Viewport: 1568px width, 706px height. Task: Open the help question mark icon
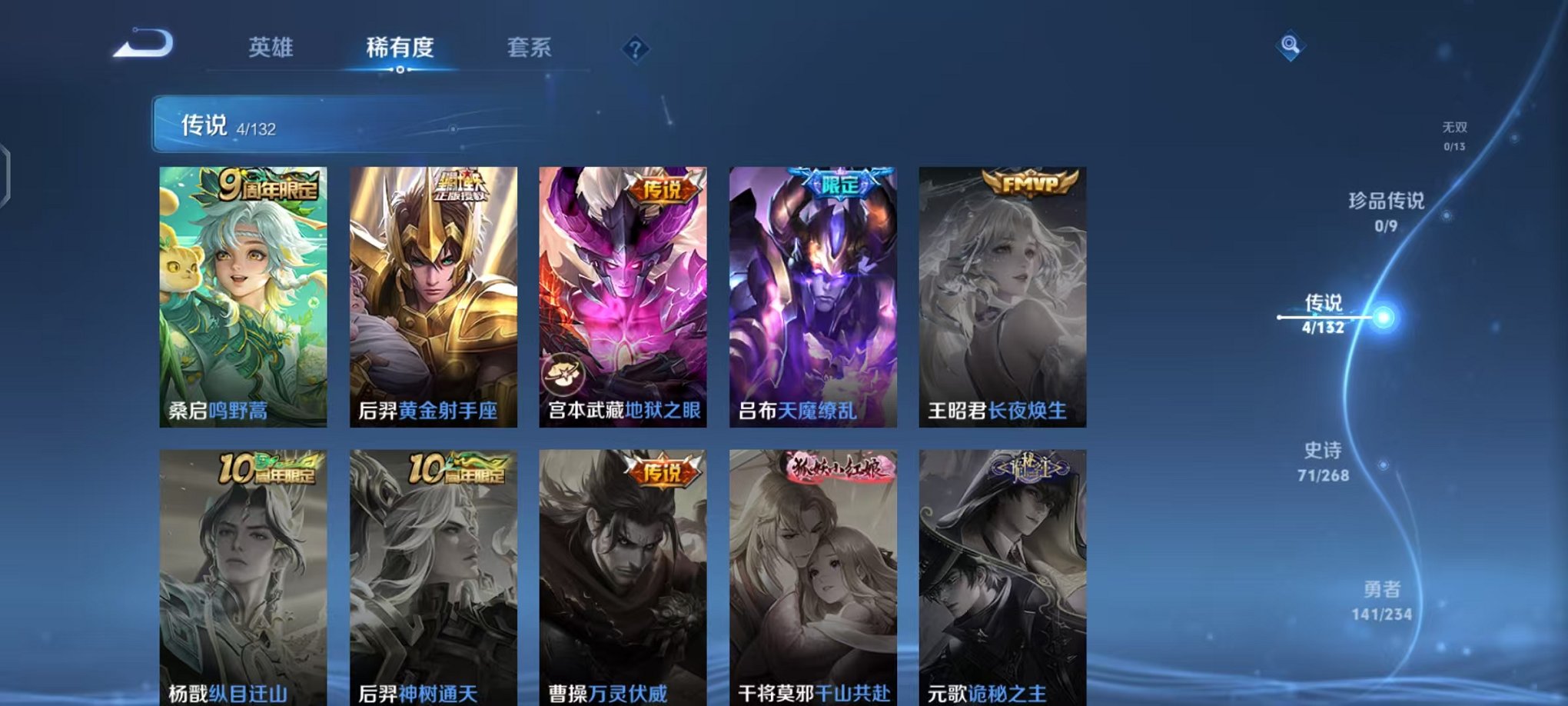pyautogui.click(x=635, y=48)
